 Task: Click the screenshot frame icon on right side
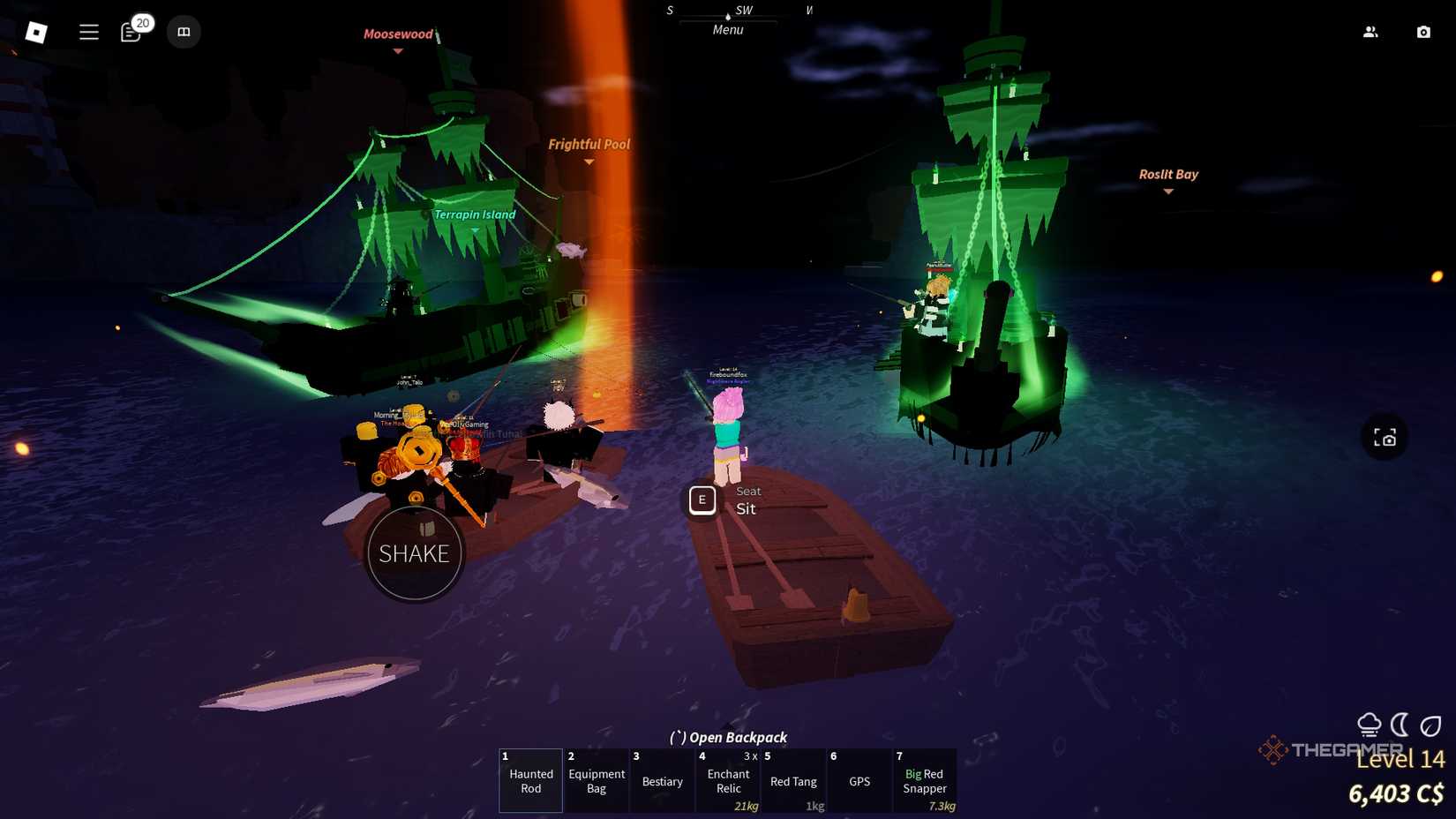[1385, 437]
